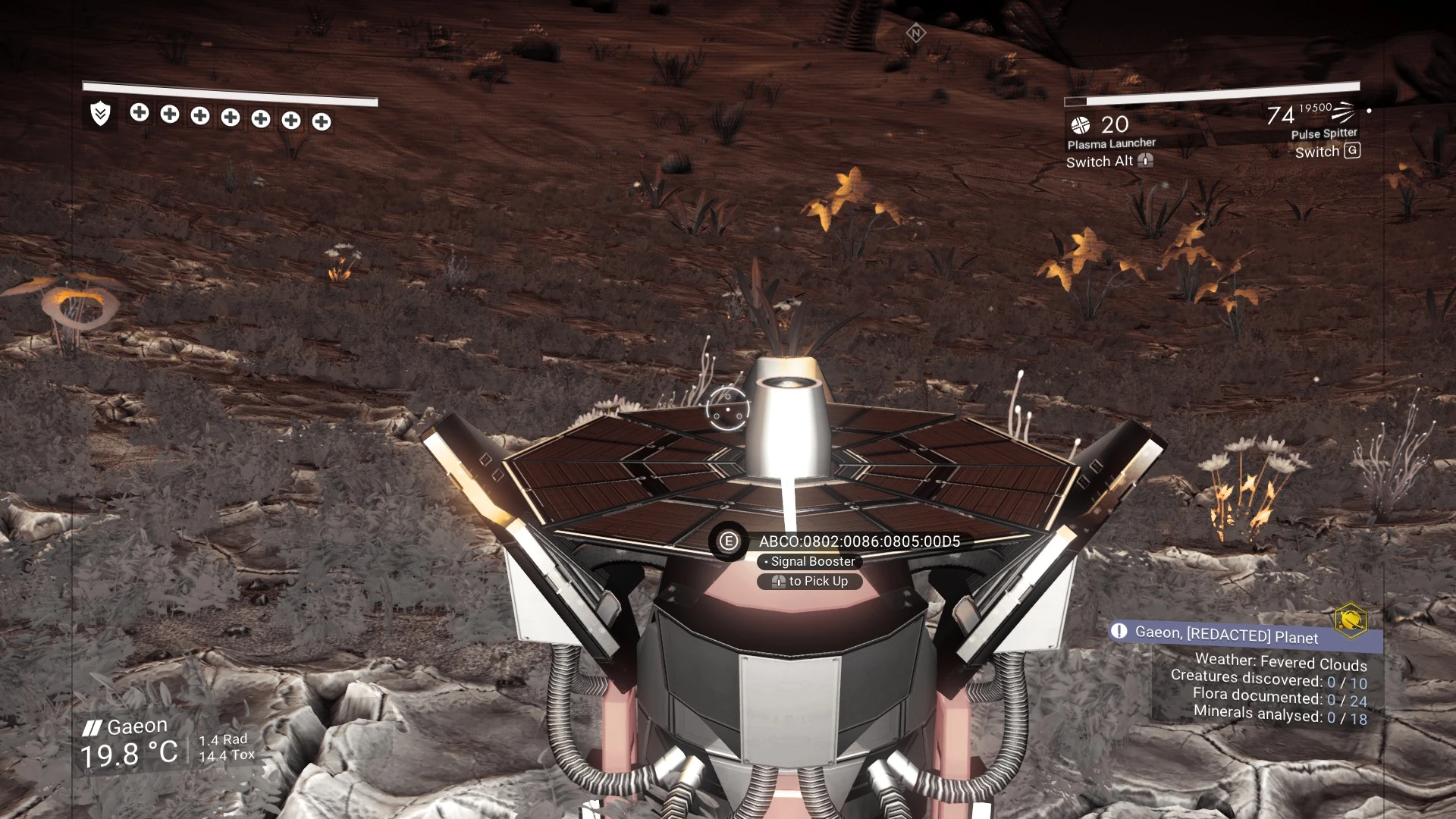
Task: Select the Pulse Spitter weapon icon
Action: tap(1343, 112)
